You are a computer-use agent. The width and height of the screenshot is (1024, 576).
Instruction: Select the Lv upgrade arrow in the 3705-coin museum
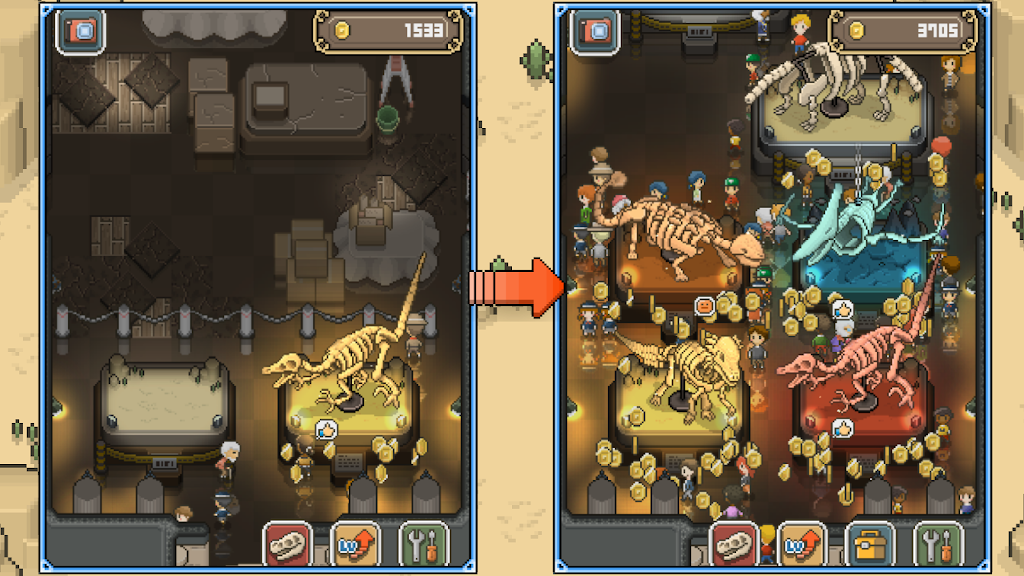[803, 544]
